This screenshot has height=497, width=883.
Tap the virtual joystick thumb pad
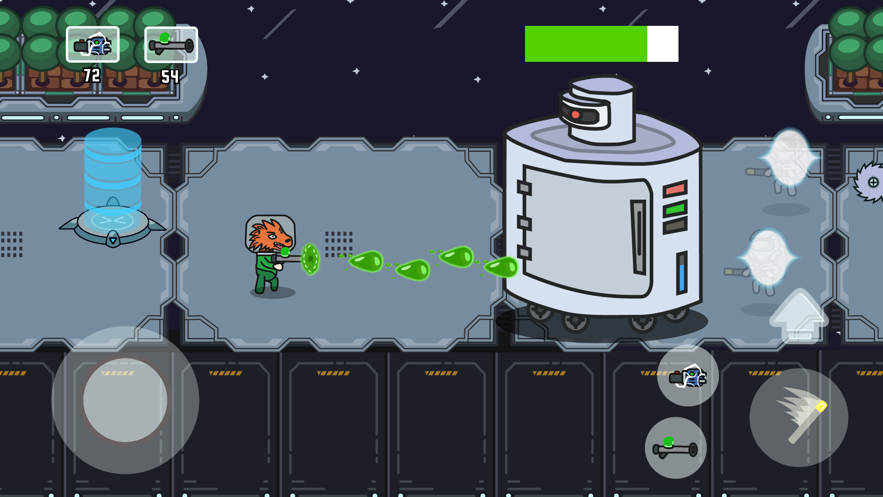(x=125, y=400)
